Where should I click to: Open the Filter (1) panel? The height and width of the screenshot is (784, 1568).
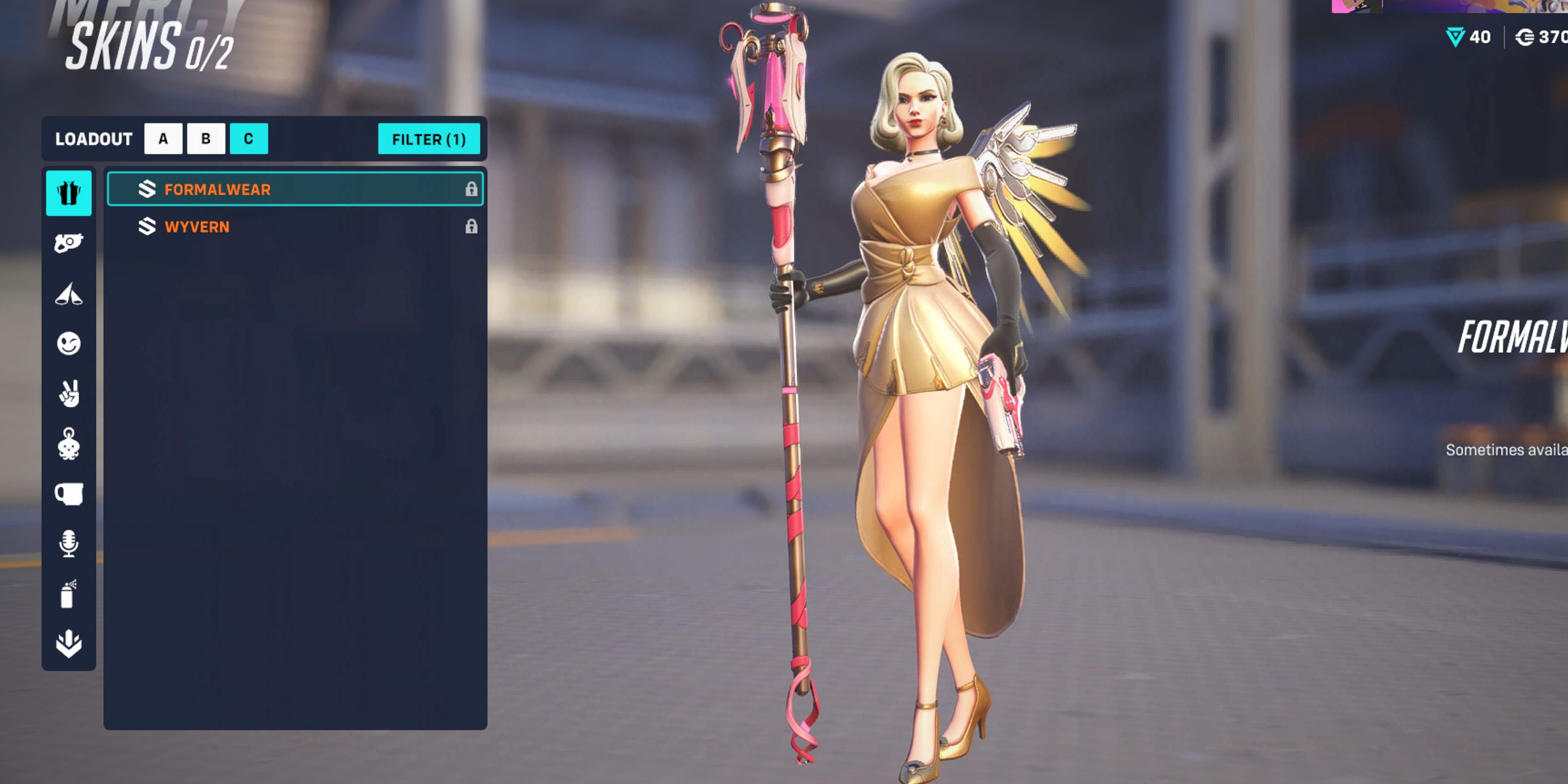tap(429, 138)
